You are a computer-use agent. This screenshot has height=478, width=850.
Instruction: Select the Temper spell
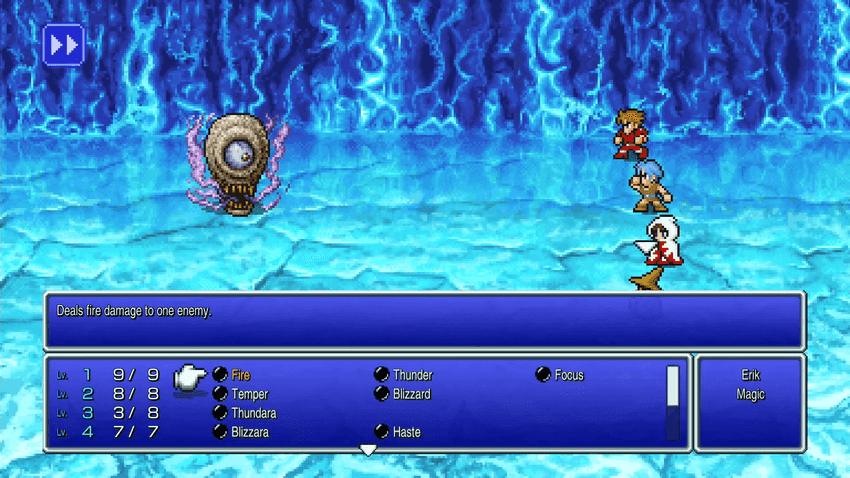point(249,395)
